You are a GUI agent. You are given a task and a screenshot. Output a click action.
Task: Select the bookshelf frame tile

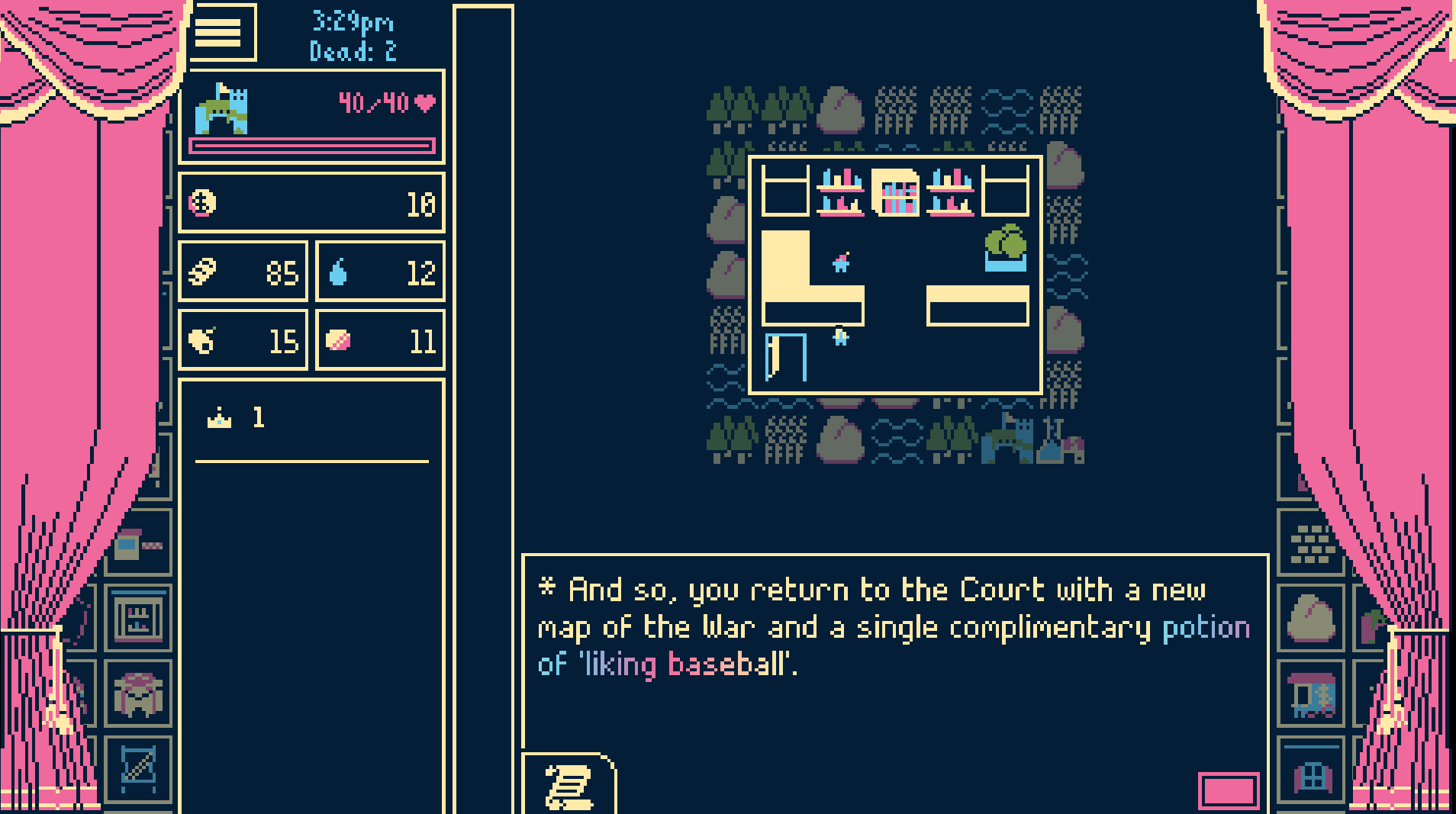coord(138,618)
